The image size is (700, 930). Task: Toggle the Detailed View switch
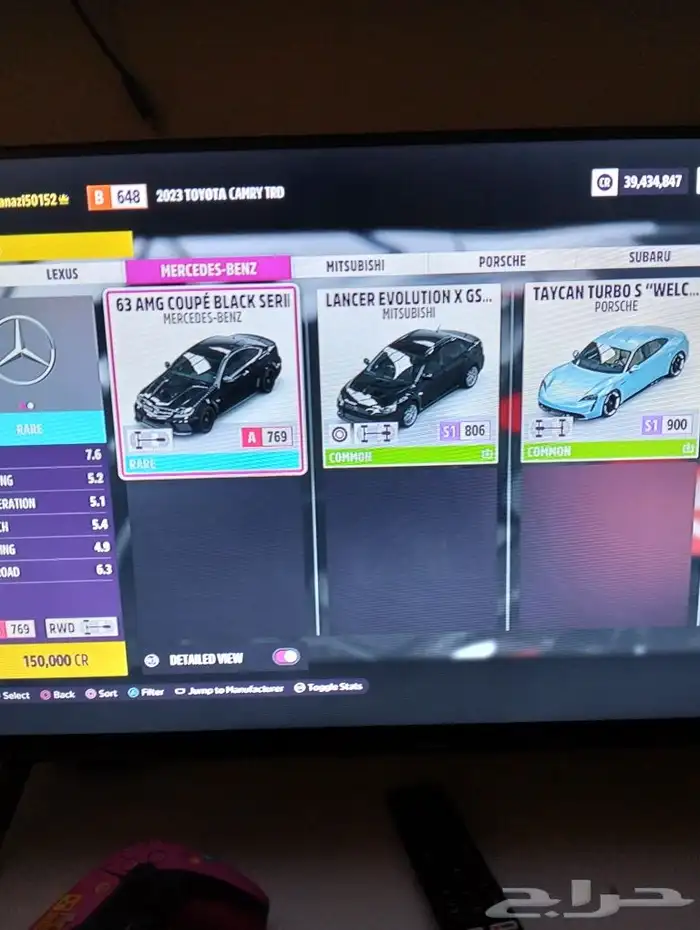point(285,657)
